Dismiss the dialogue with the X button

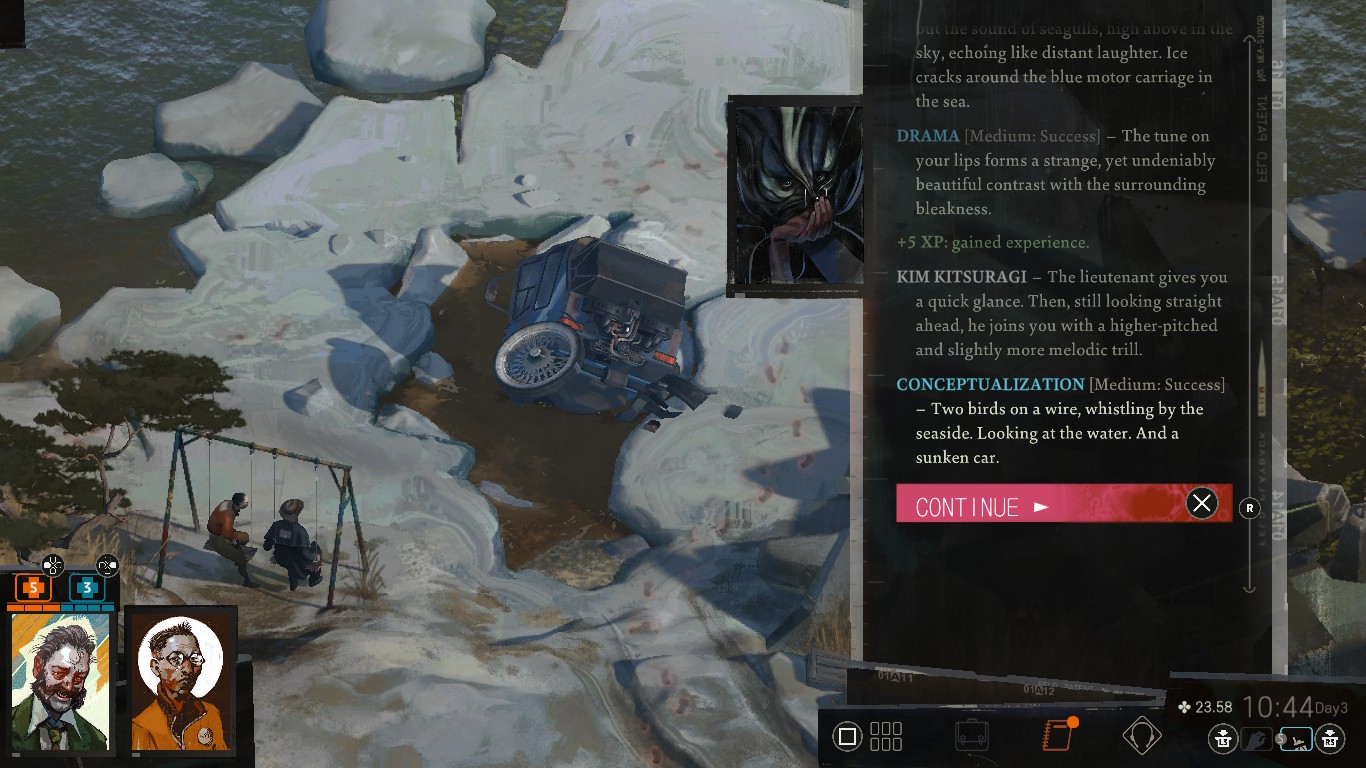point(1202,503)
